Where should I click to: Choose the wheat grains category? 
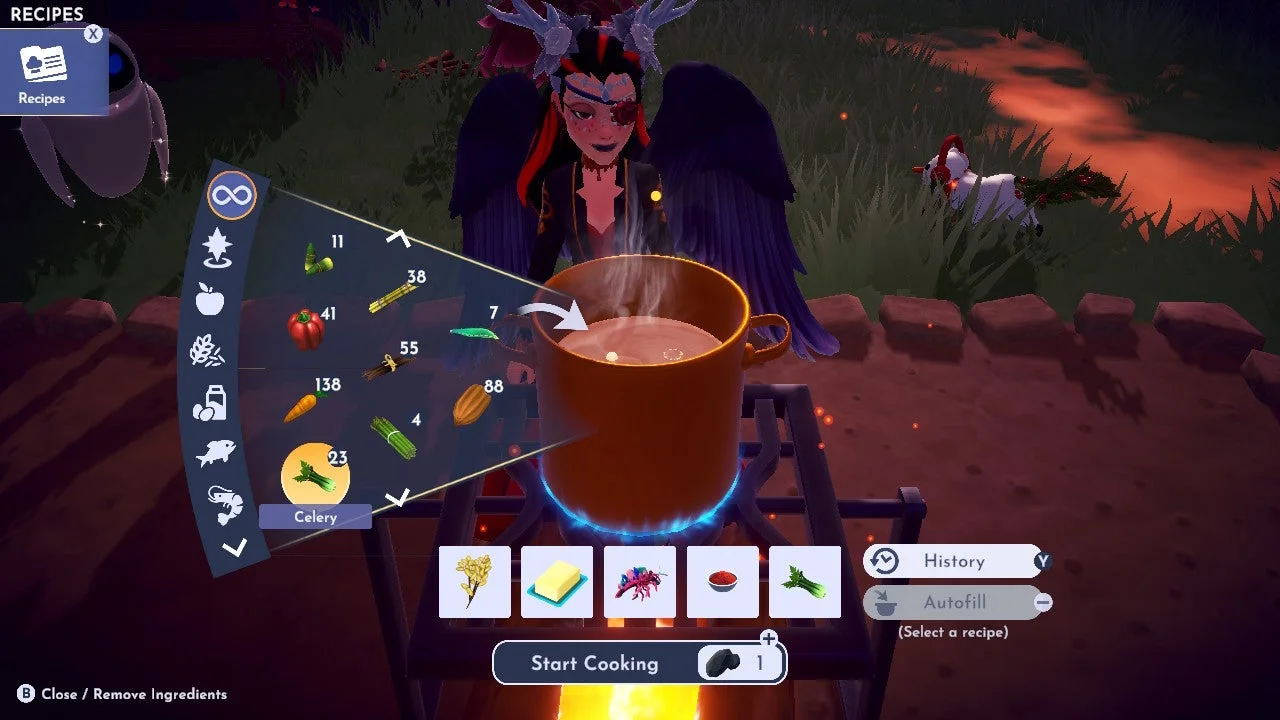click(208, 351)
